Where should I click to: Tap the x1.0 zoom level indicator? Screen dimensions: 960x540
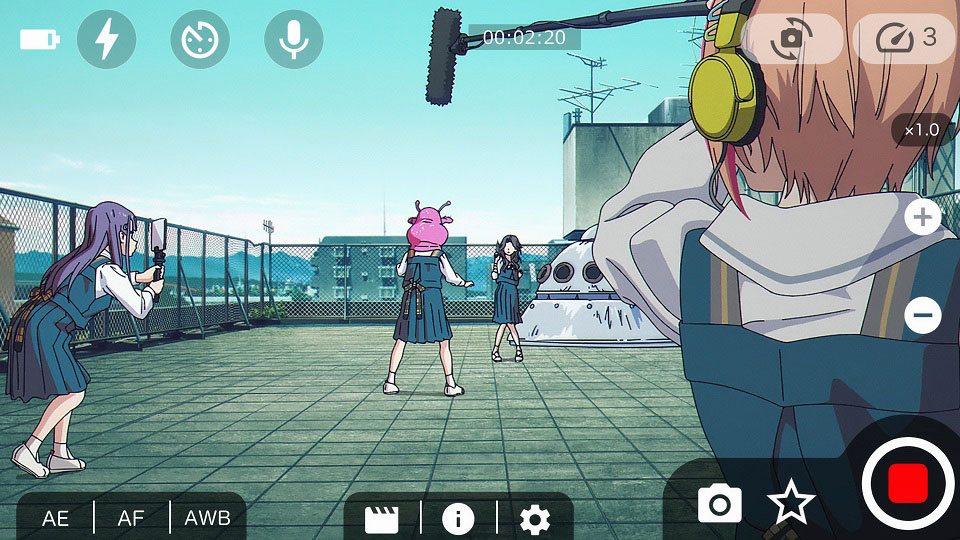[921, 130]
